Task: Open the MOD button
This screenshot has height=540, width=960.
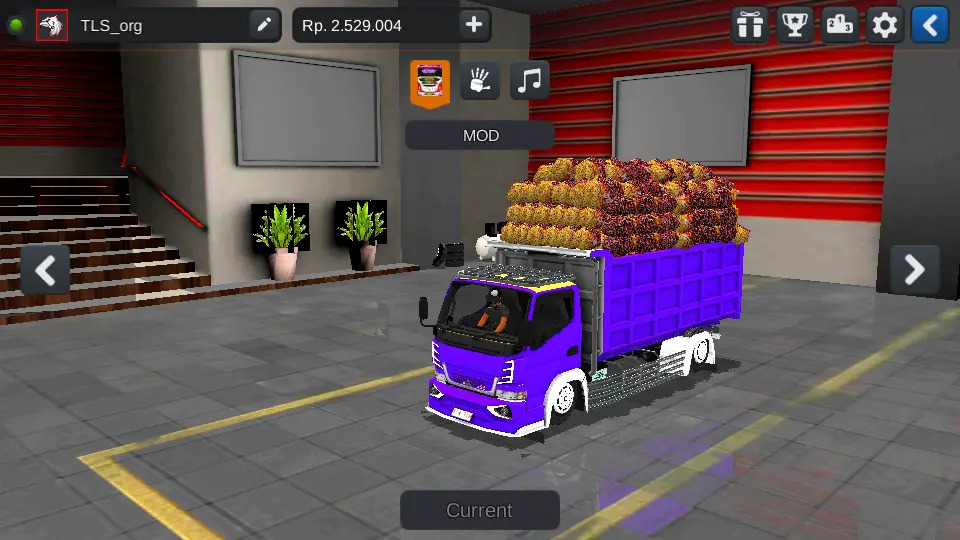Action: (480, 136)
